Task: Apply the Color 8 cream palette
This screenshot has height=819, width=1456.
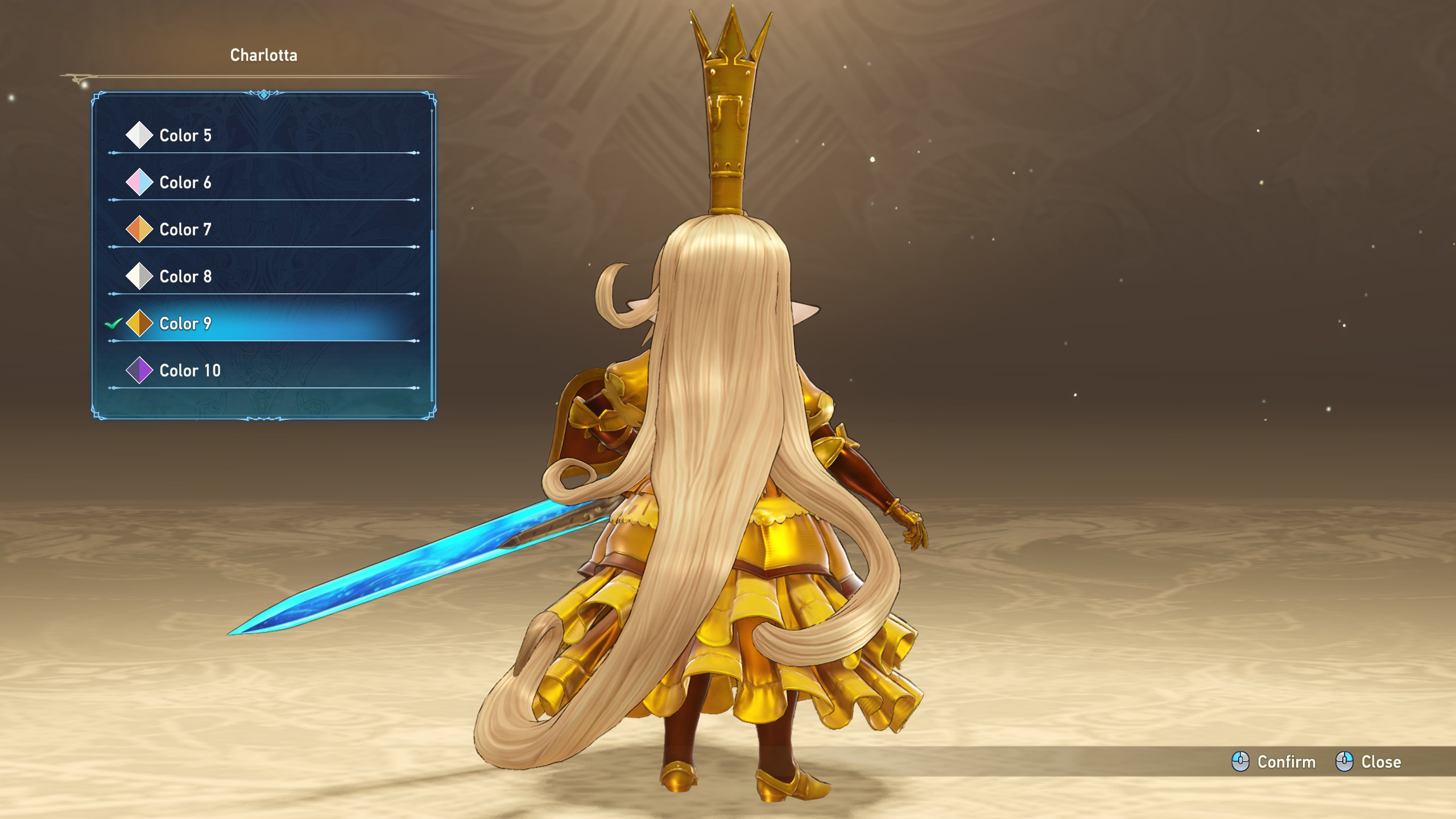Action: click(185, 276)
